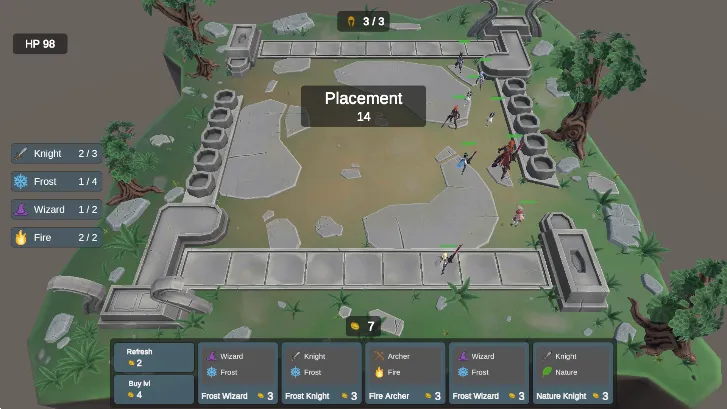
Task: Choose the Fire synergy entry
Action: tap(57, 238)
